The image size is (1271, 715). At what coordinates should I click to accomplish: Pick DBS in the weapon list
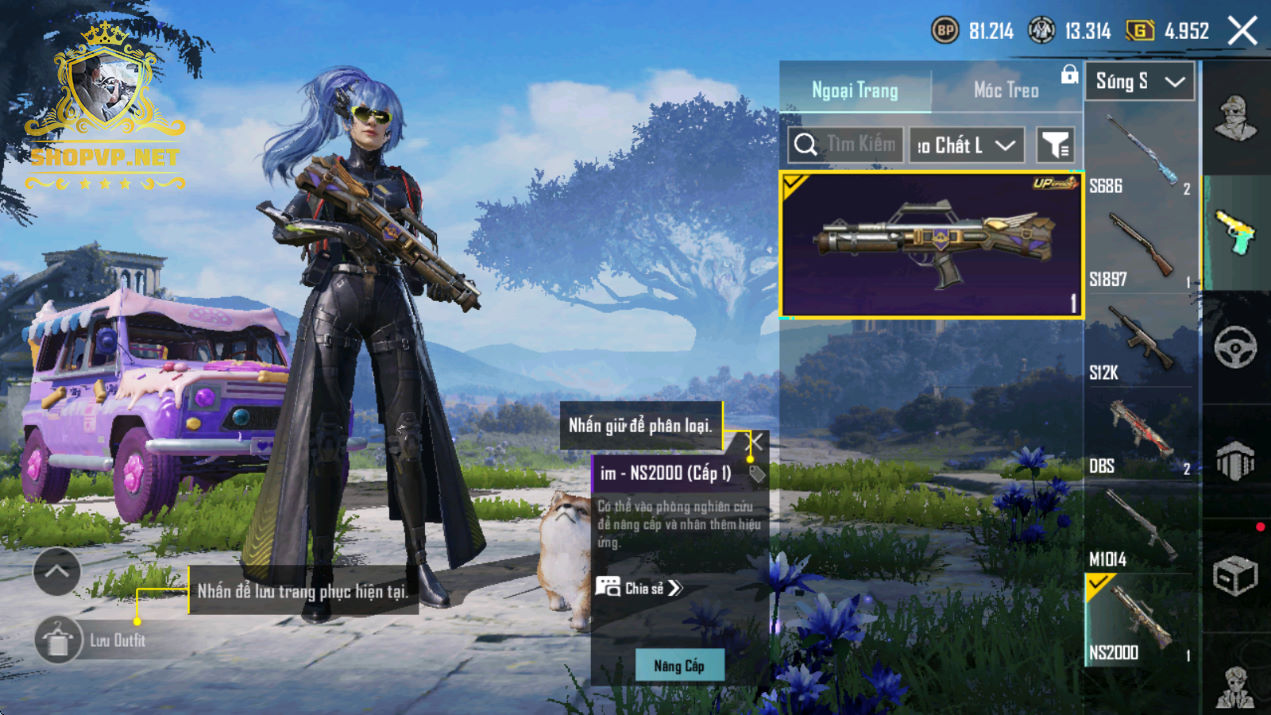[x=1140, y=435]
